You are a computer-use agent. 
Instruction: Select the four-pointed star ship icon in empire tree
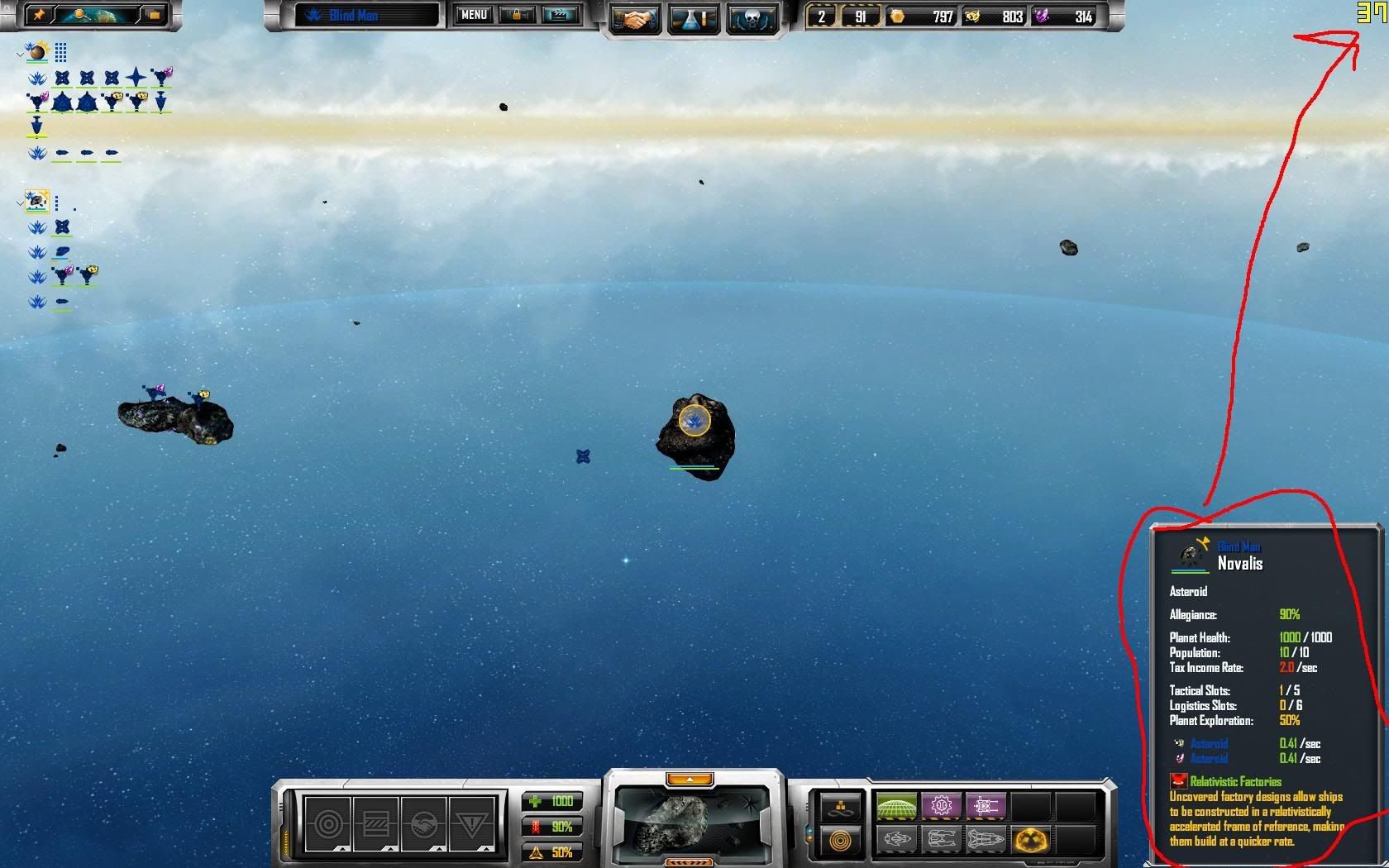coord(136,78)
